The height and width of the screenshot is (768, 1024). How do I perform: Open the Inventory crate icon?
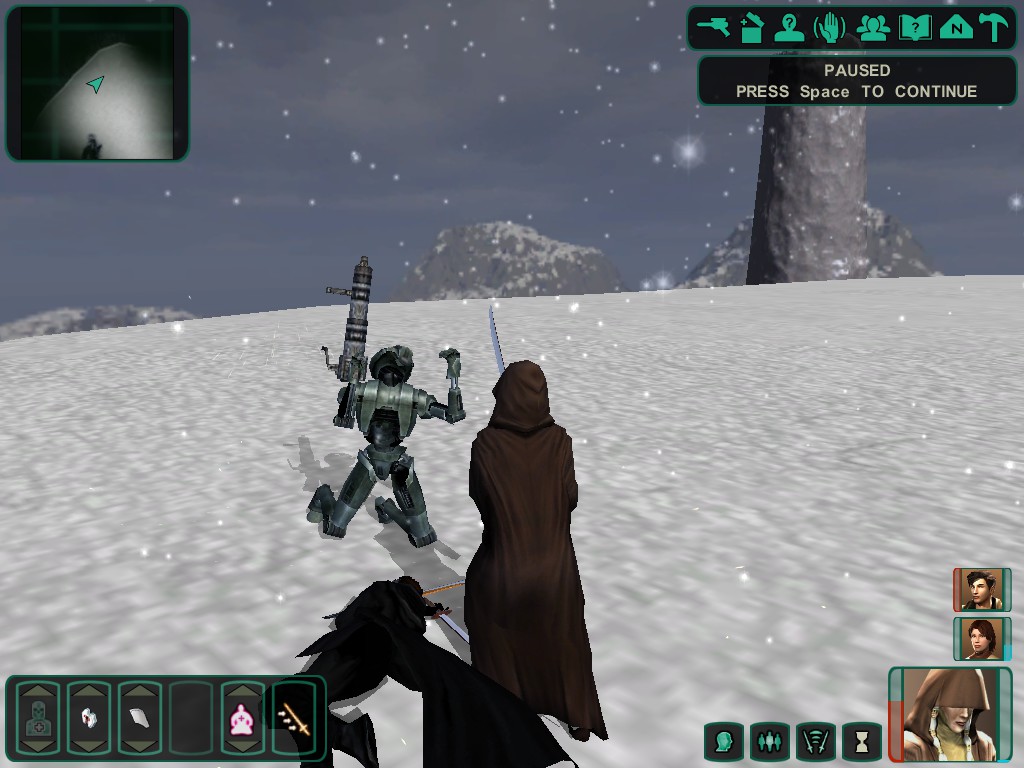coord(753,27)
